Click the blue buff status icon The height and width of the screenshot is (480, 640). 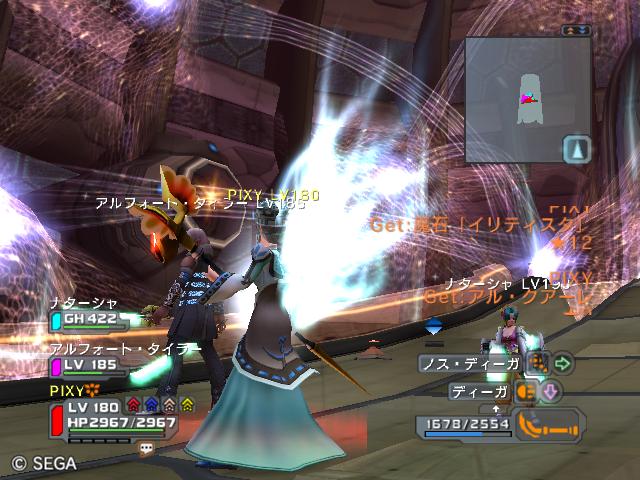coord(151,405)
